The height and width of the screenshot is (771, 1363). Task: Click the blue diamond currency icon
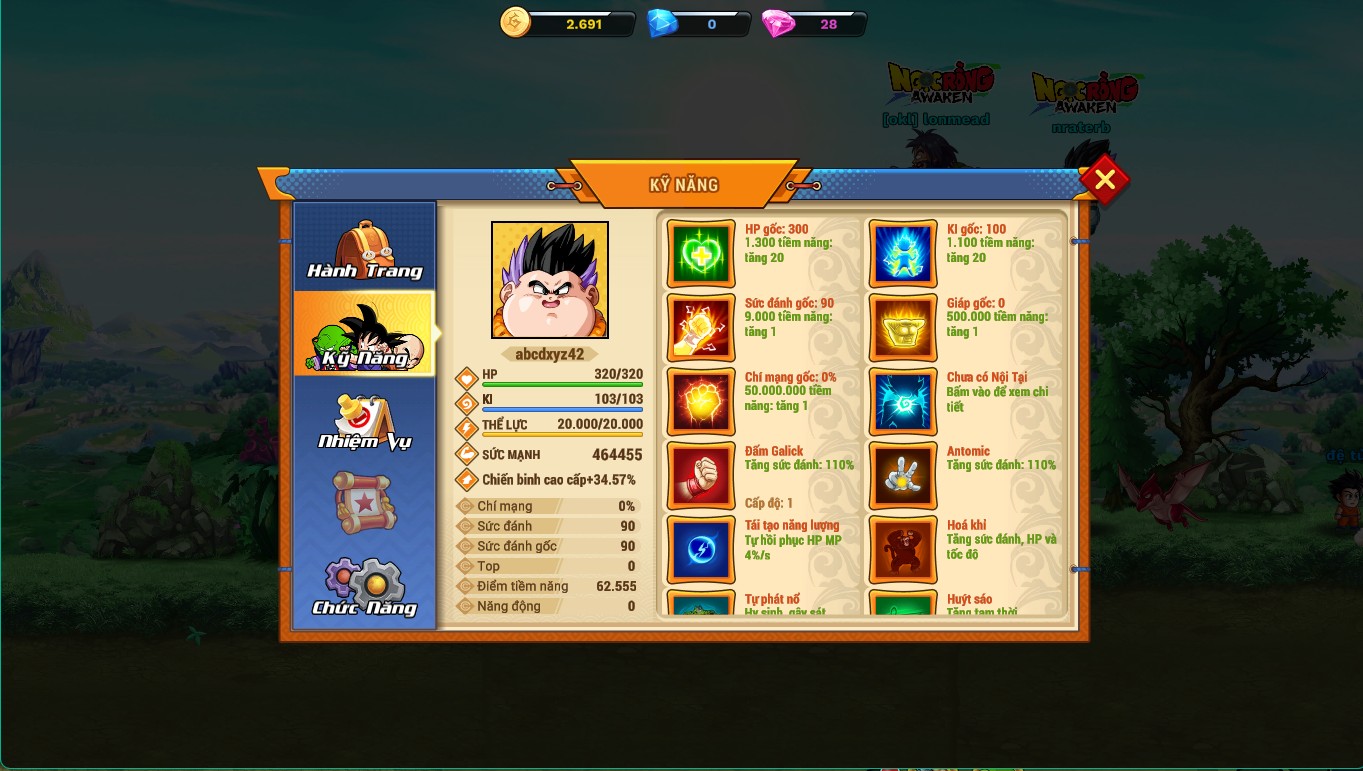pyautogui.click(x=662, y=23)
